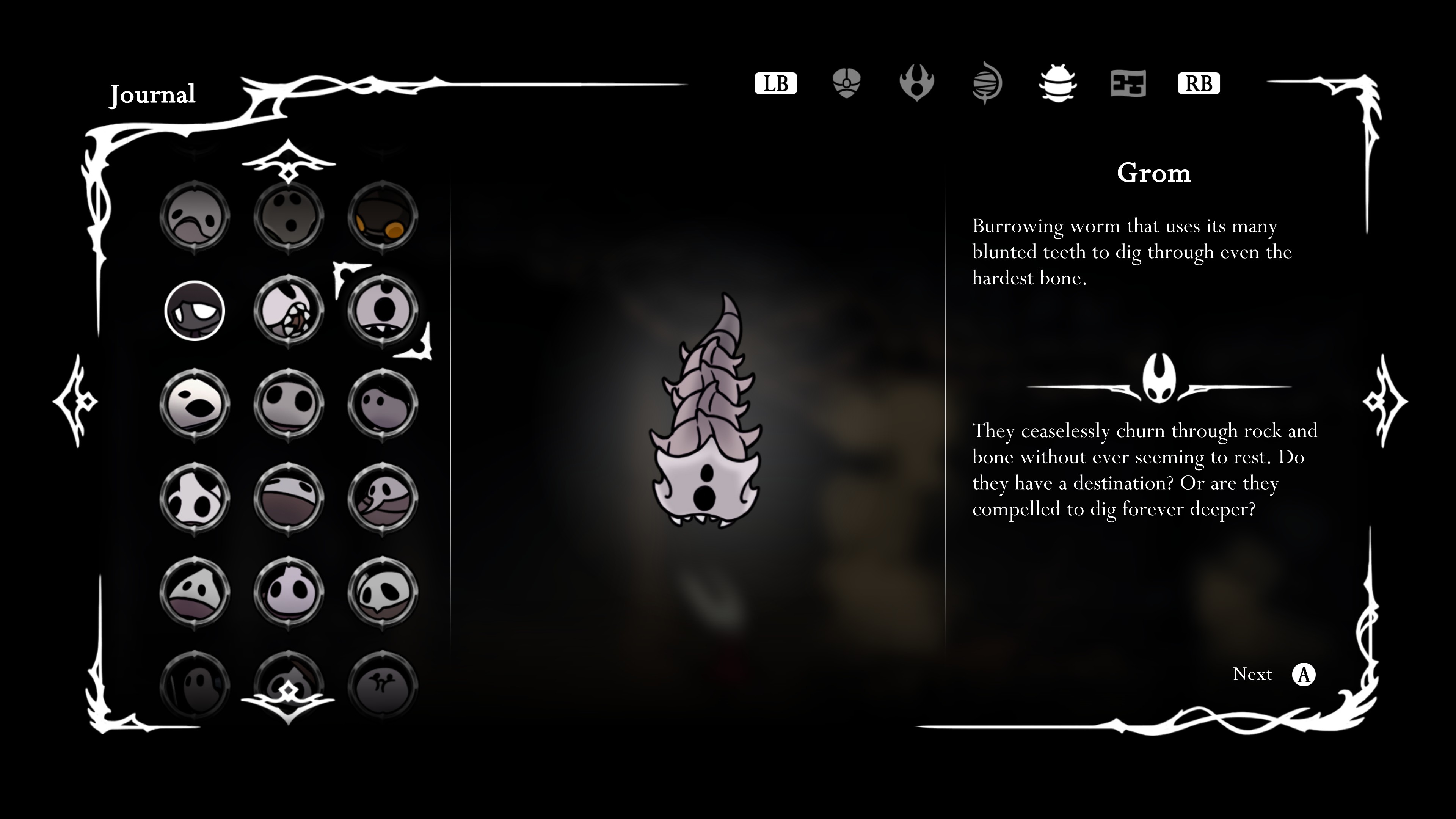Screen dimensions: 1456x819
Task: Switch to the shell-shaped inventory tab
Action: click(x=846, y=84)
